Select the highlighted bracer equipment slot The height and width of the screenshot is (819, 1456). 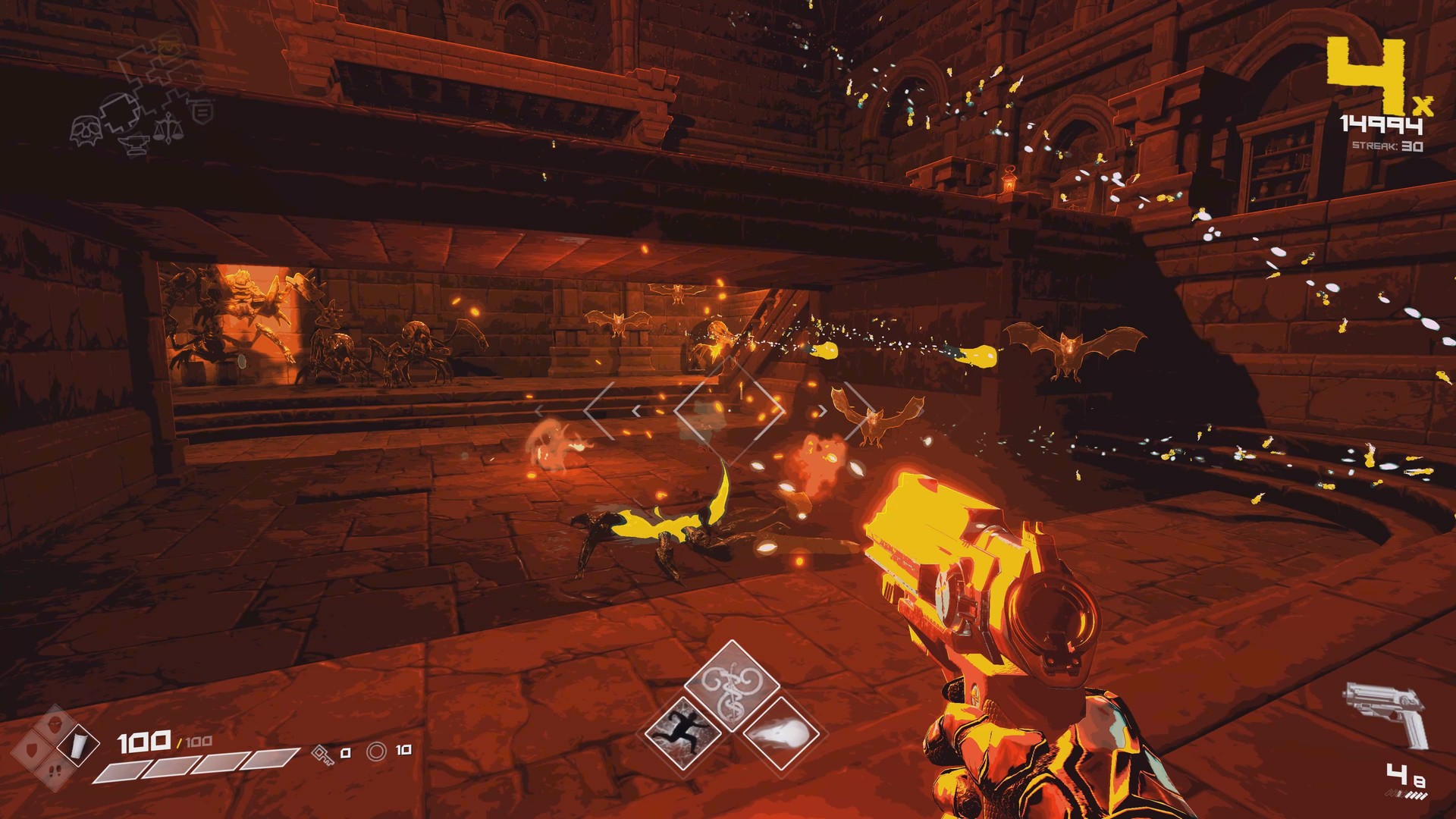(79, 746)
